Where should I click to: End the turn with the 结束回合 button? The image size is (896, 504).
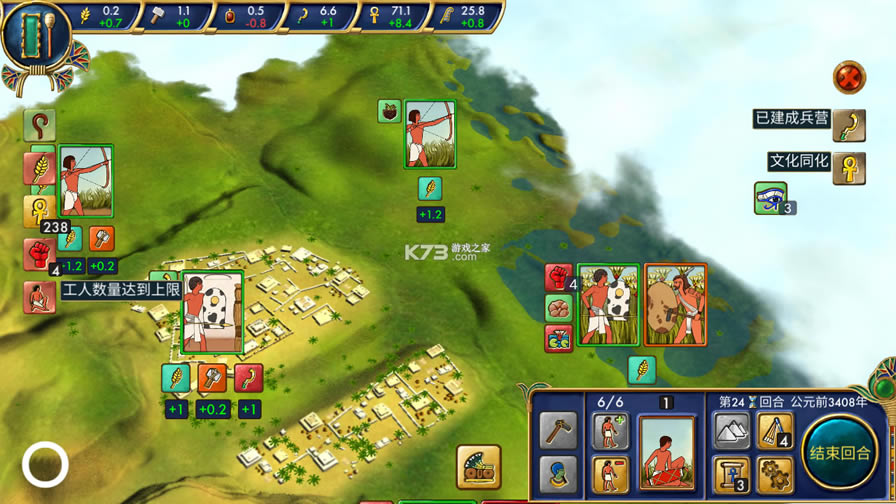(838, 453)
